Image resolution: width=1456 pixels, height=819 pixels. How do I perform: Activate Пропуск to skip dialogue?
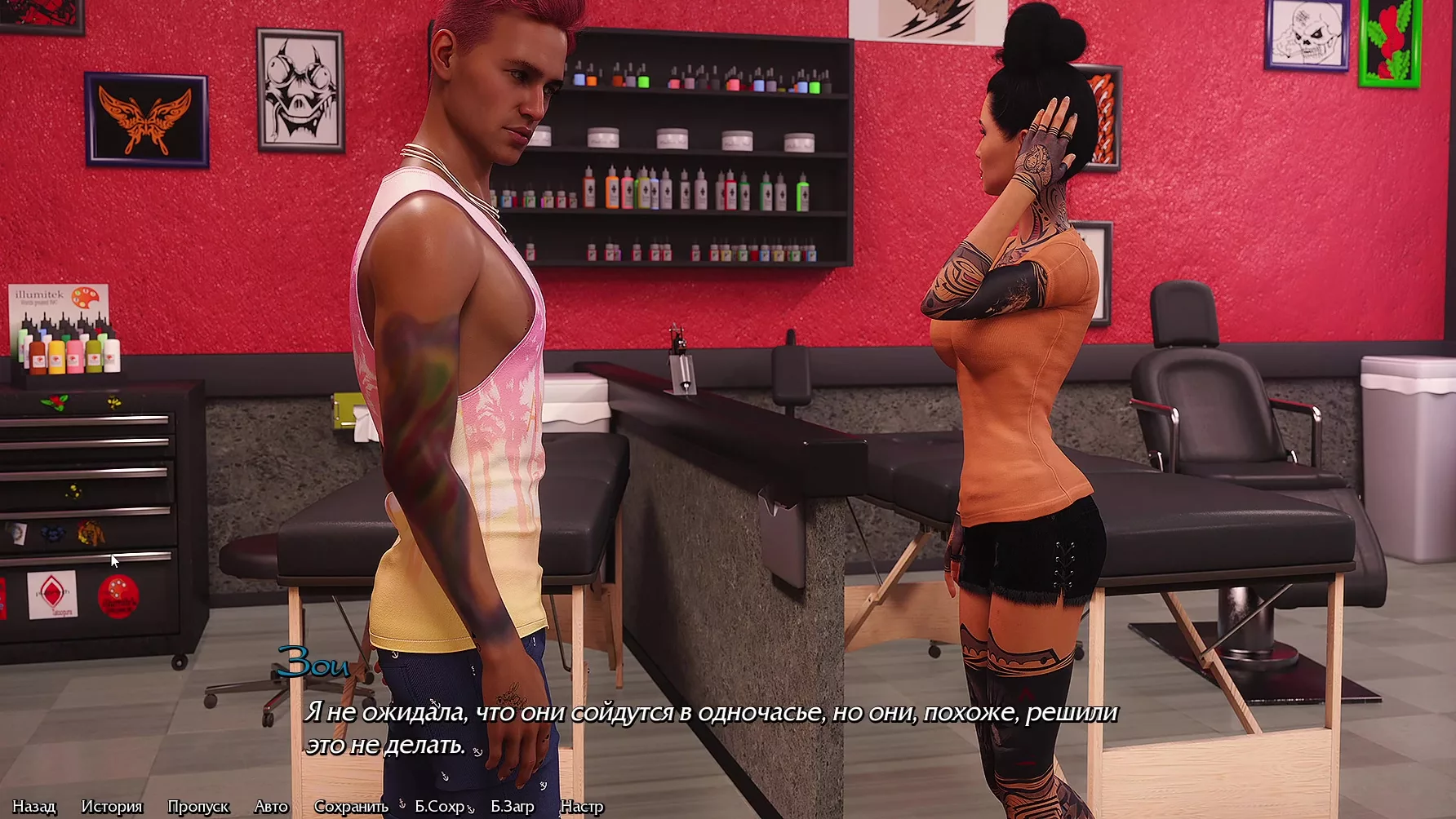pos(198,807)
